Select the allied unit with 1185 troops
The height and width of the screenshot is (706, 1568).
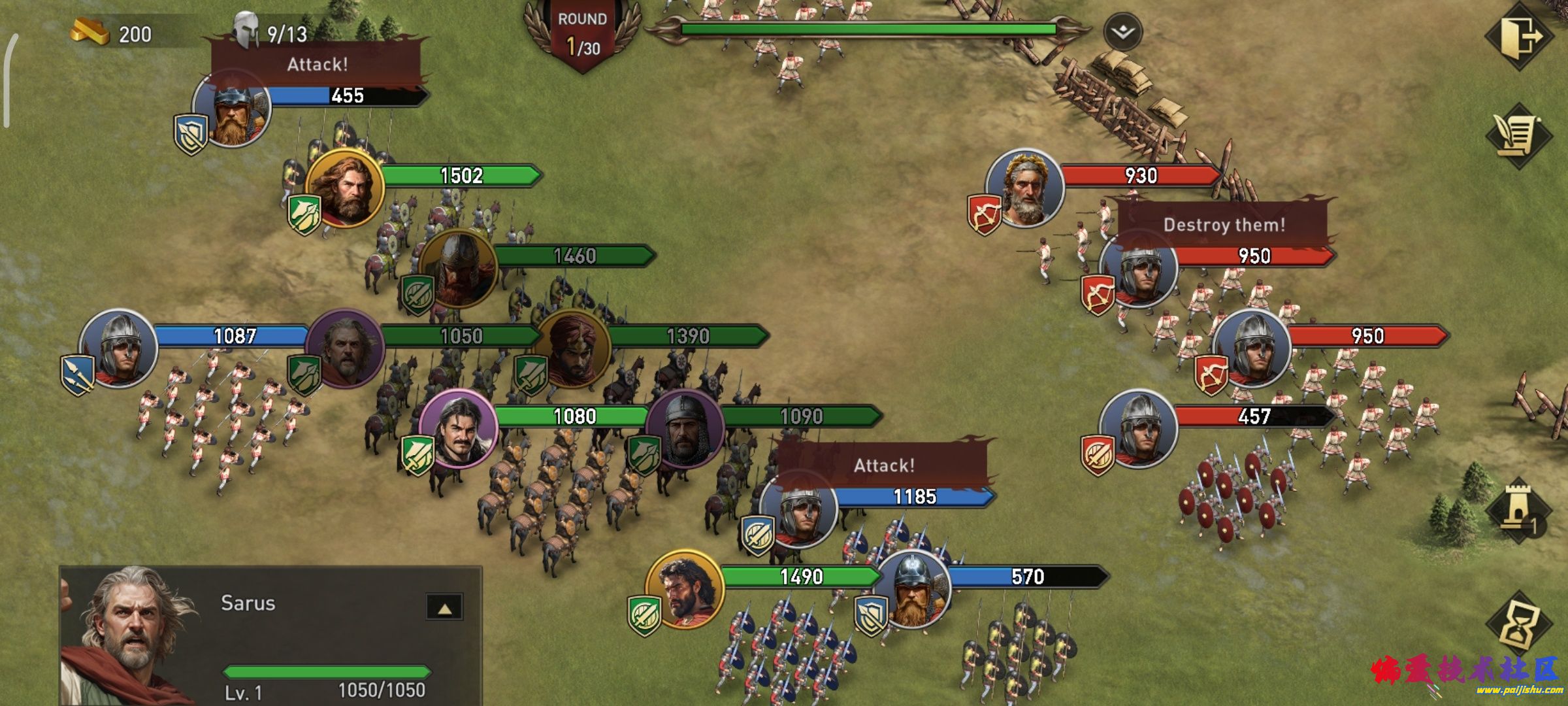tap(798, 509)
